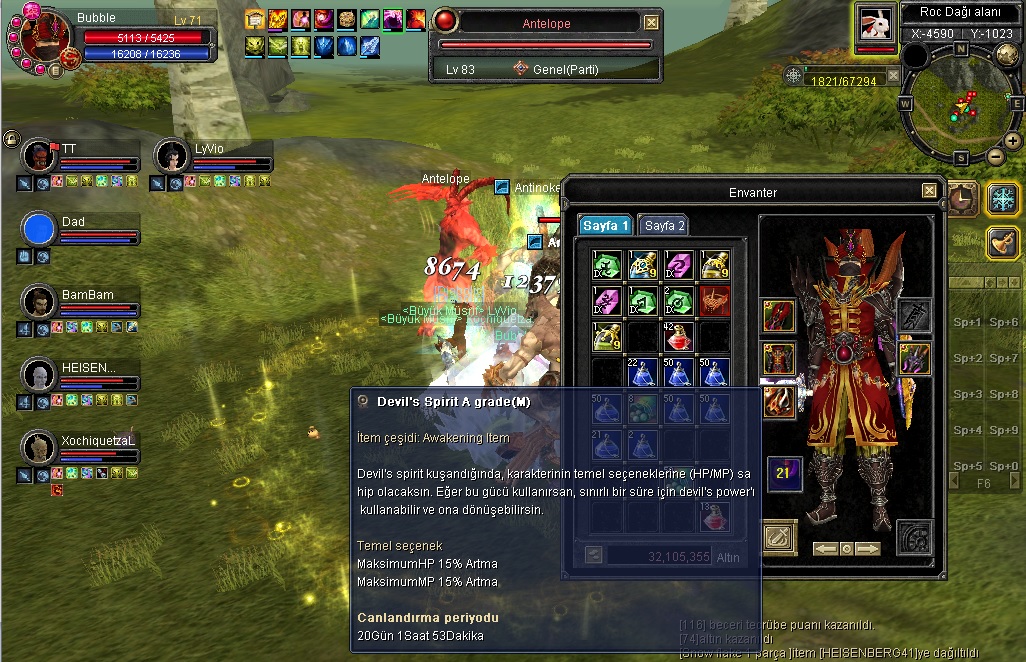Select party member XochiquetzaL's portrait
Viewport: 1026px width, 662px height.
tap(39, 447)
